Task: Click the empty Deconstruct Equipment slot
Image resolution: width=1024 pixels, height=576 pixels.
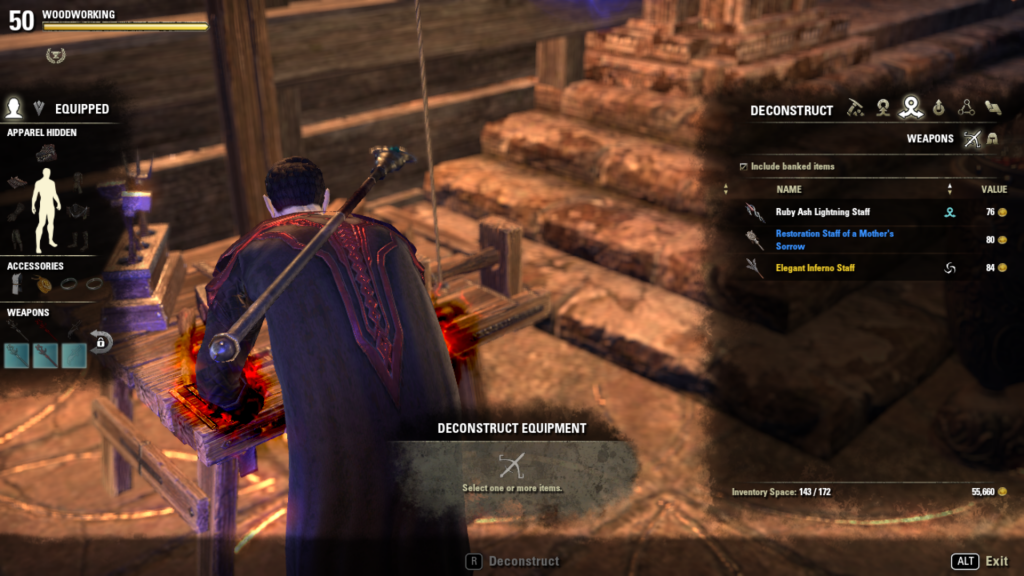Action: [x=511, y=465]
